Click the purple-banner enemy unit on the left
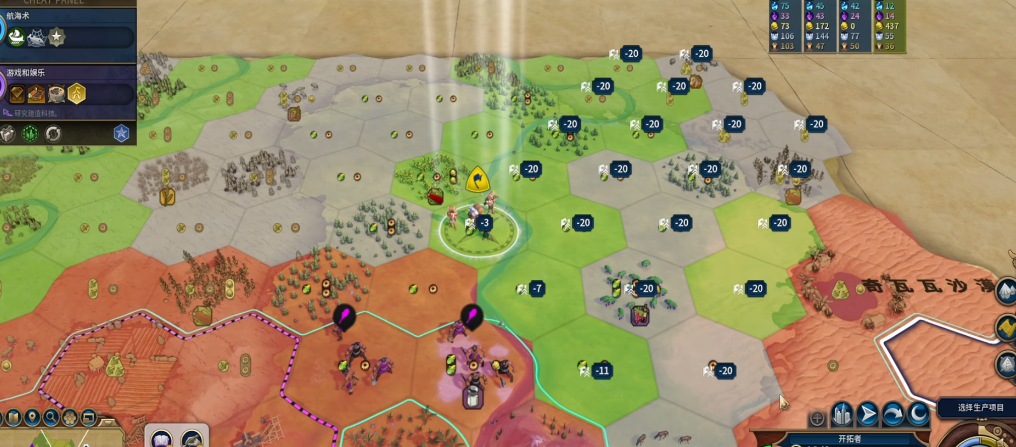 tap(345, 317)
